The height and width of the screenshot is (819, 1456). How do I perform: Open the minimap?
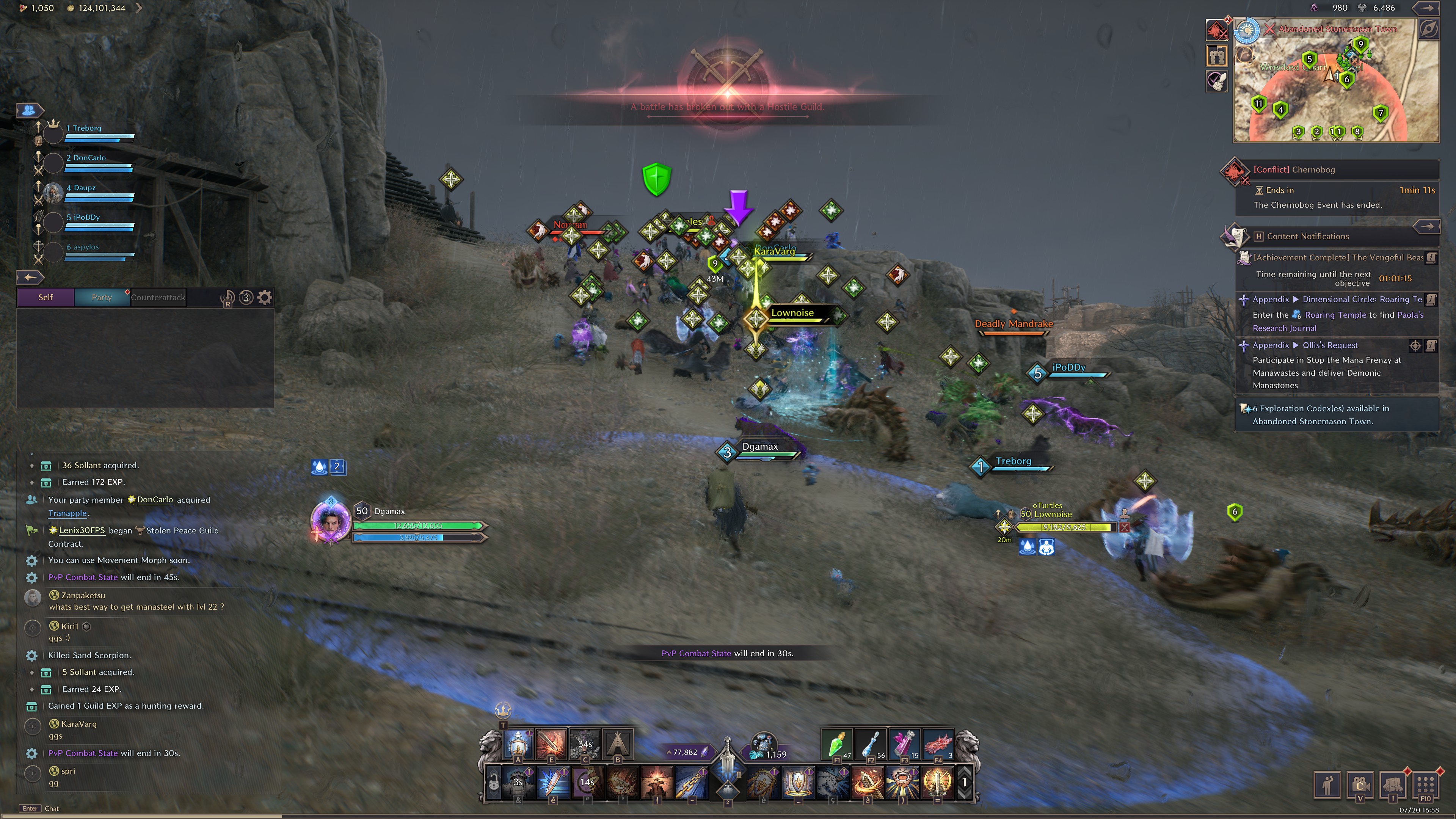coord(1335,80)
